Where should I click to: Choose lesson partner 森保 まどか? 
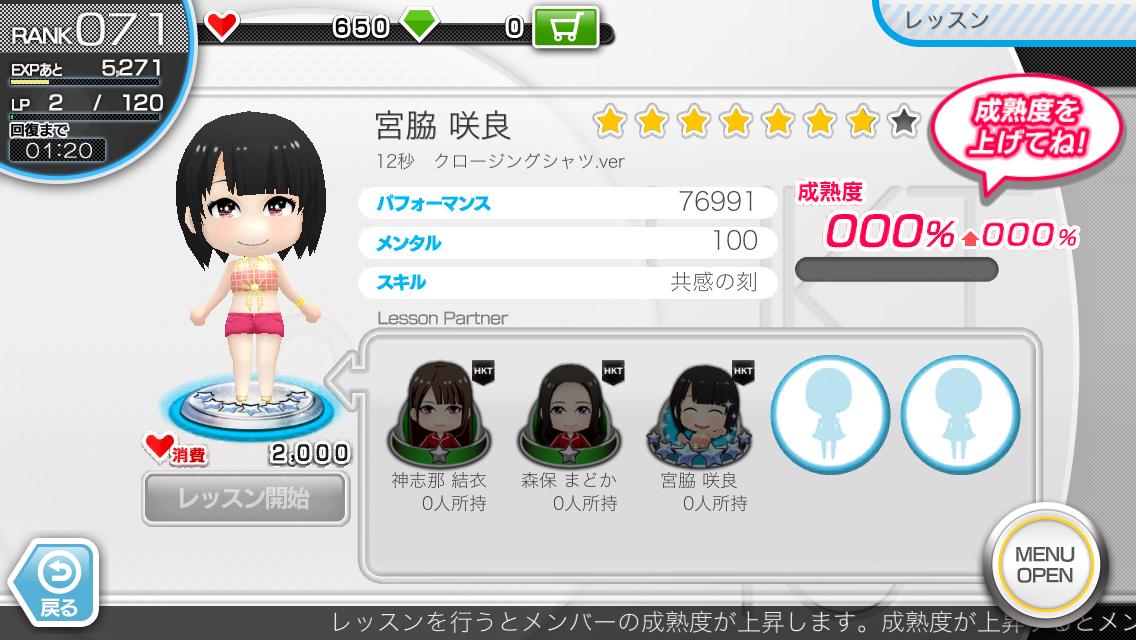point(569,412)
